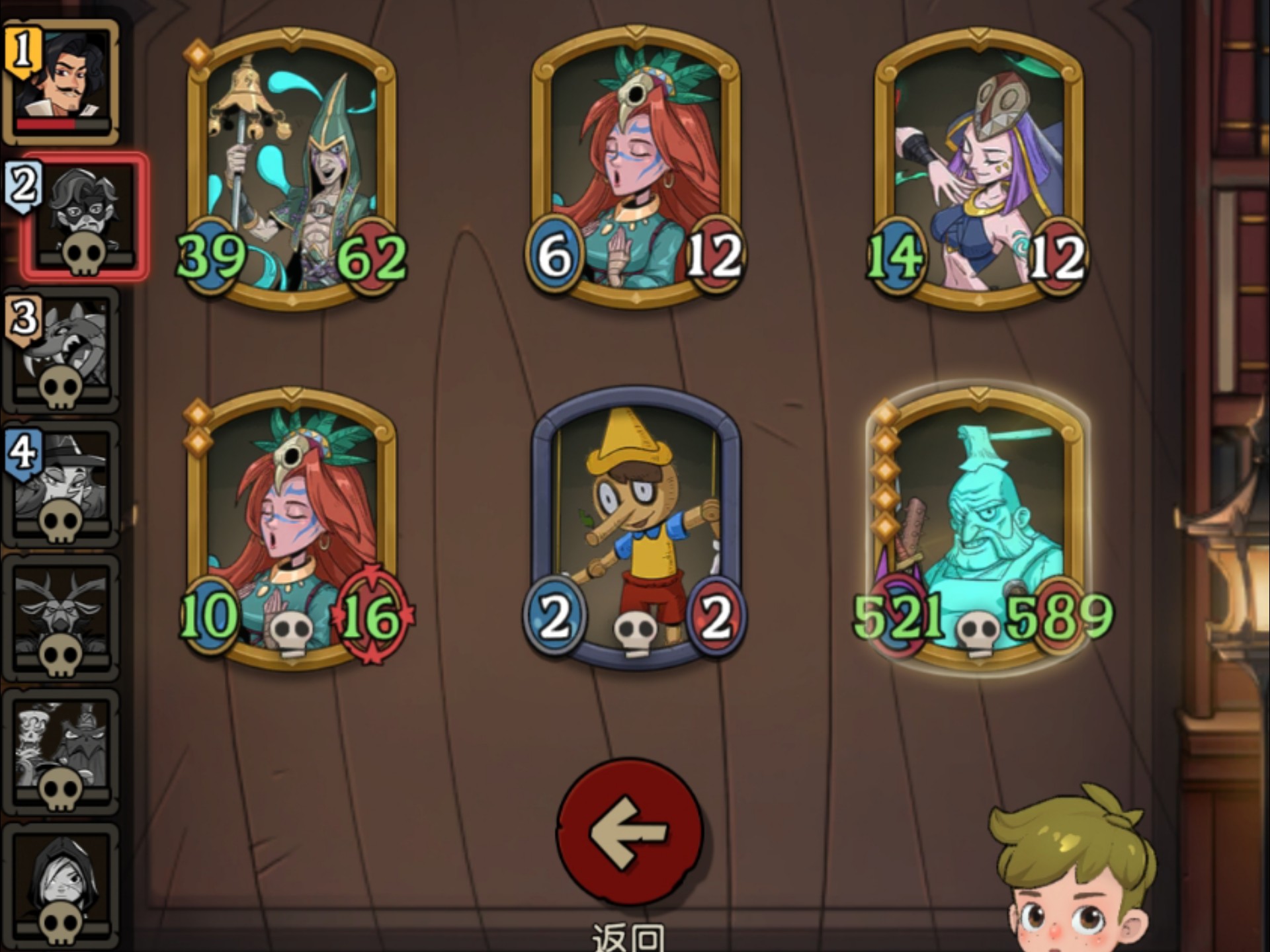Click the red back arrow button
This screenshot has height=952, width=1270.
[x=629, y=832]
